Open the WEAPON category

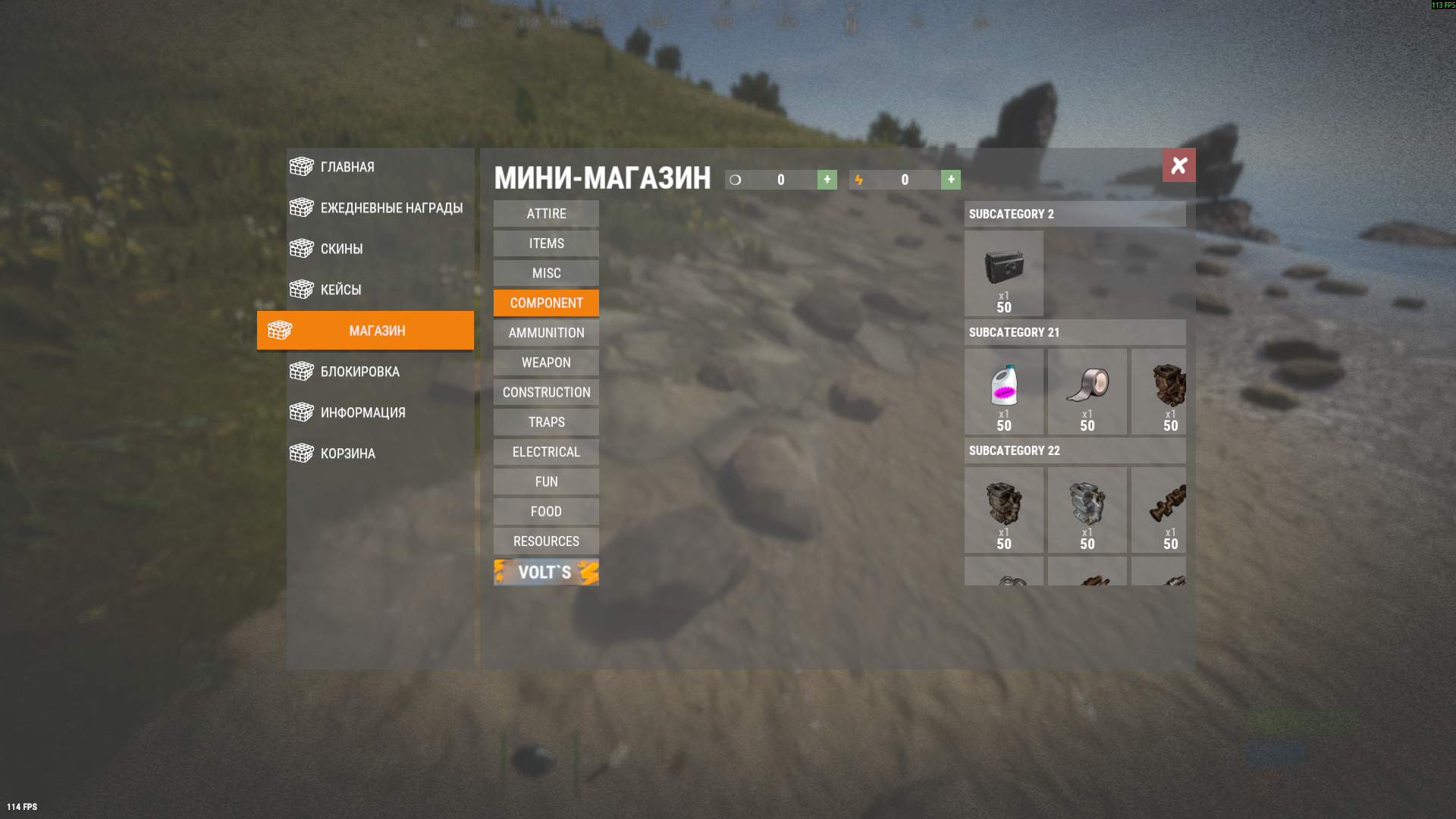click(546, 362)
